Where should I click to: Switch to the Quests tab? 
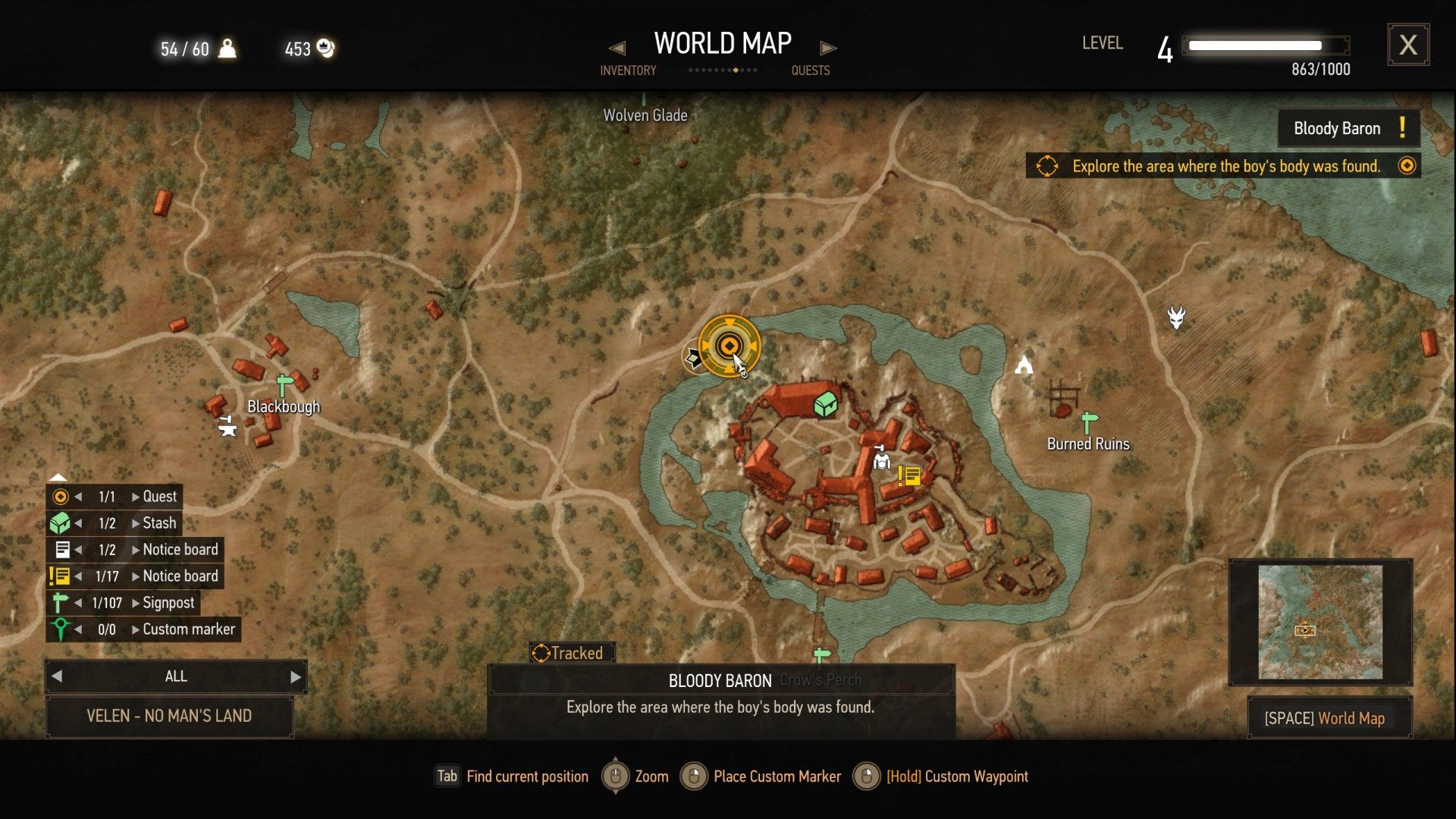tap(810, 71)
